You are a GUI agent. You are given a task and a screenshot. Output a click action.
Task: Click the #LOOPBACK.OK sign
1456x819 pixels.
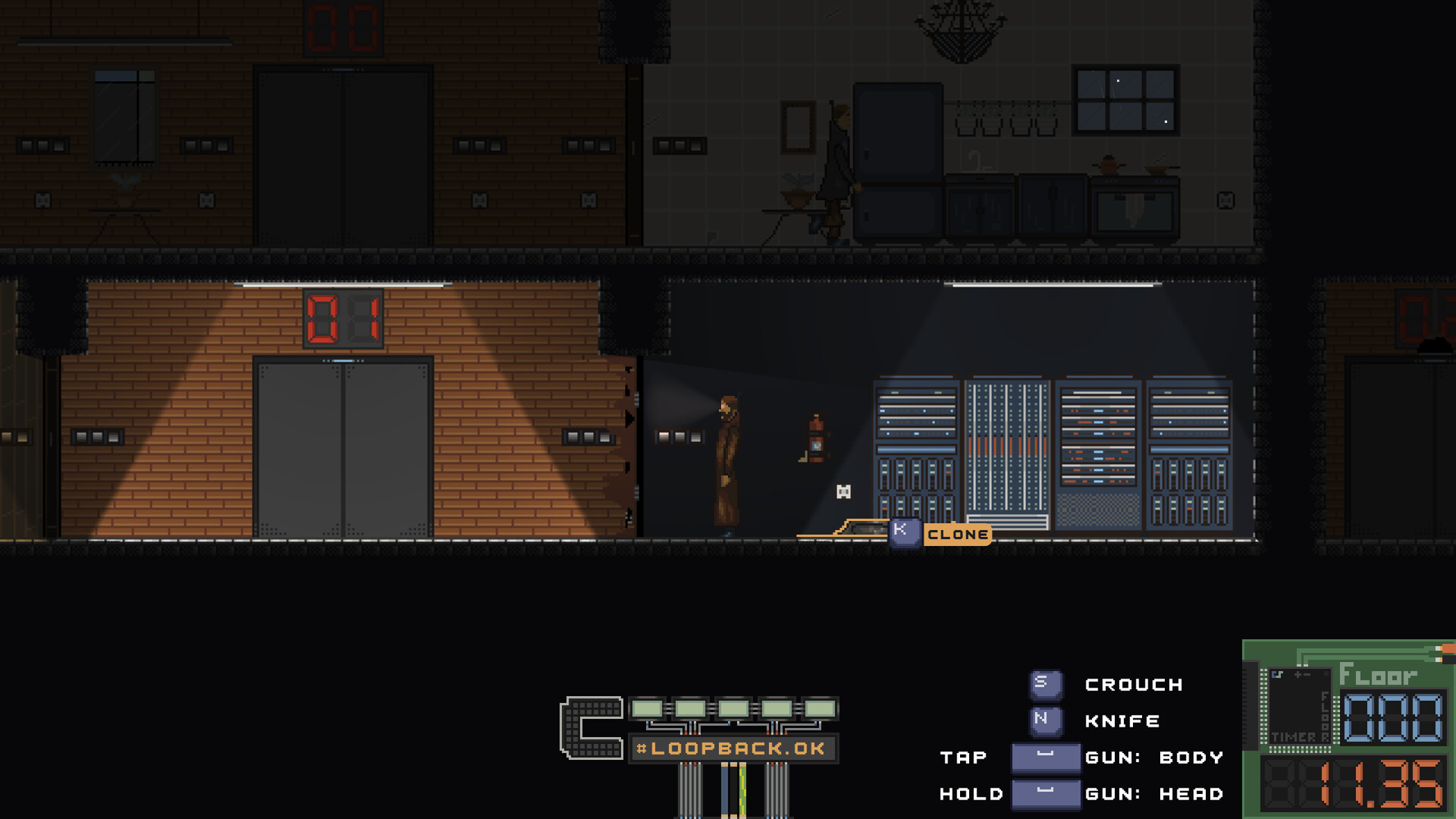734,747
